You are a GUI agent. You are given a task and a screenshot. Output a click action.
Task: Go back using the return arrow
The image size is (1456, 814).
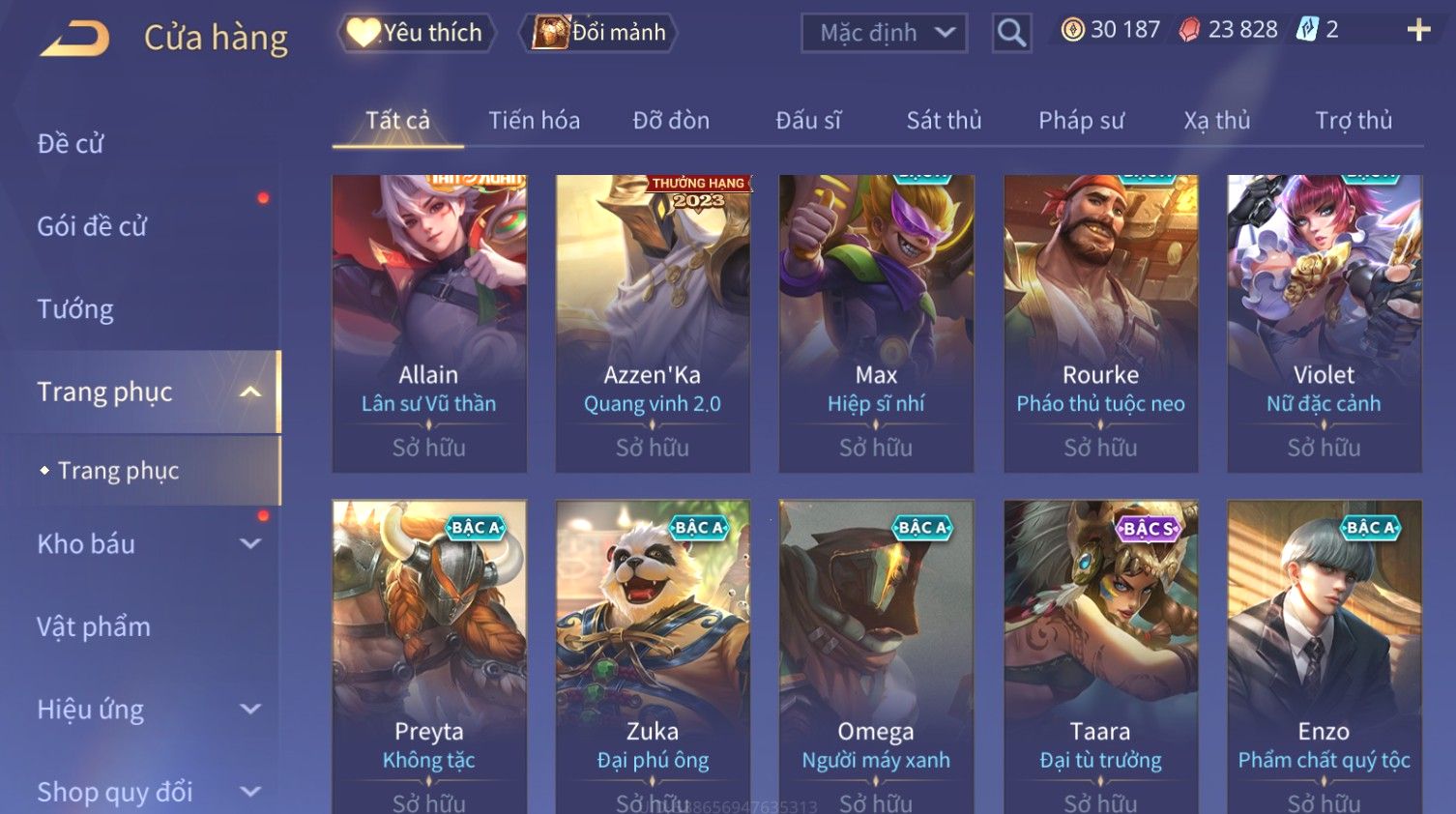(x=74, y=37)
